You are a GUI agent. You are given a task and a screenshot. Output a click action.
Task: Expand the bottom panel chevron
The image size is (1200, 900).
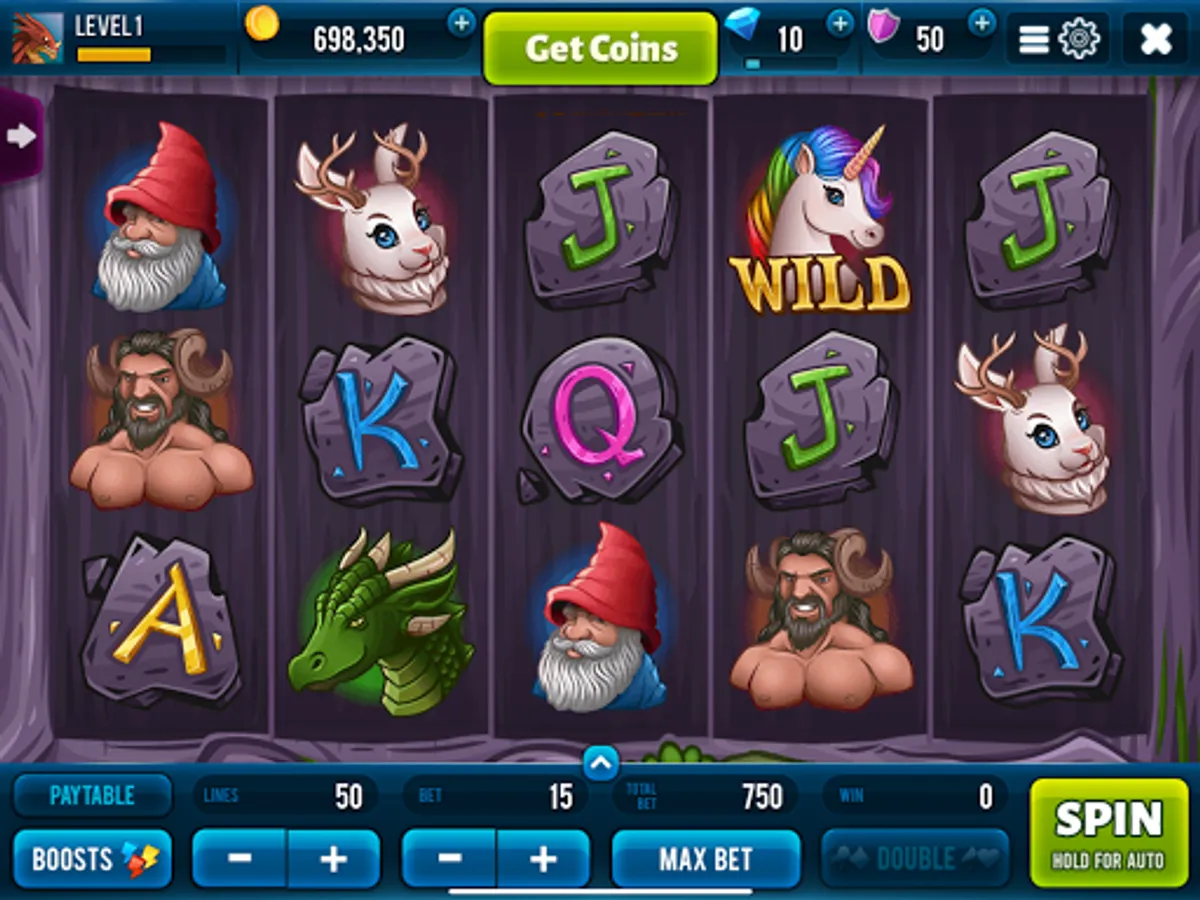(x=600, y=764)
